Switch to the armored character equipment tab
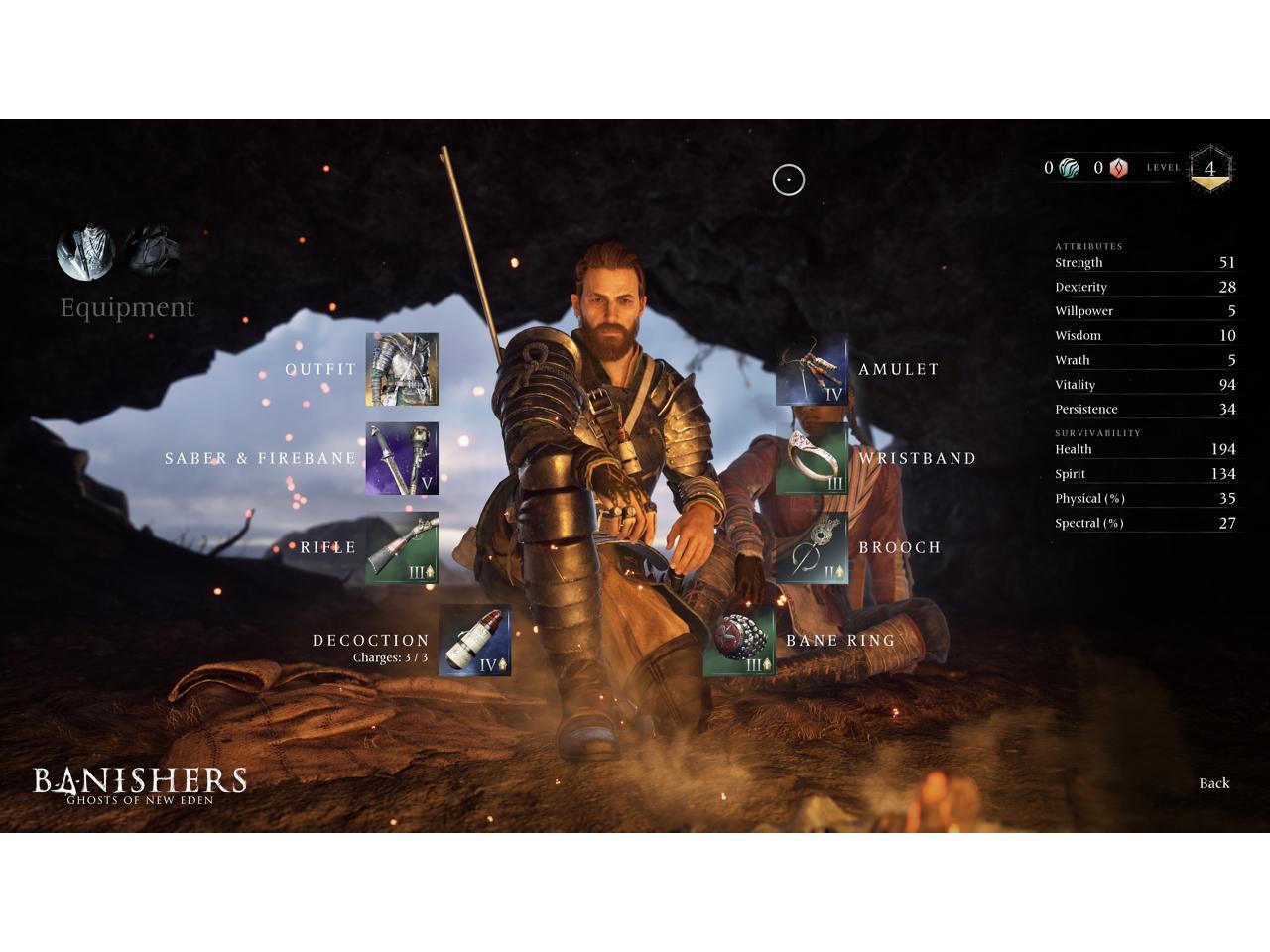This screenshot has height=952, width=1270. (x=85, y=251)
